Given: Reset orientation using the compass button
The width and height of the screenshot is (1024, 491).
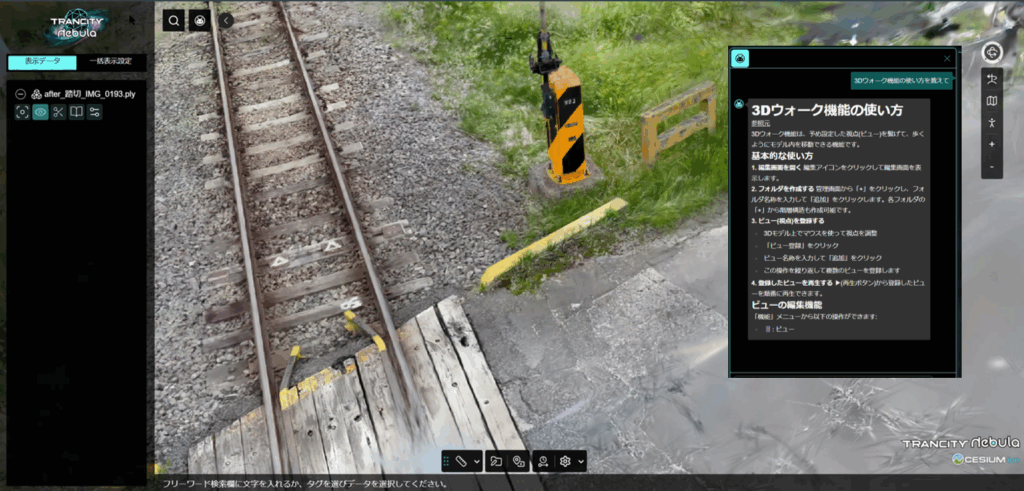Looking at the screenshot, I should pyautogui.click(x=992, y=53).
